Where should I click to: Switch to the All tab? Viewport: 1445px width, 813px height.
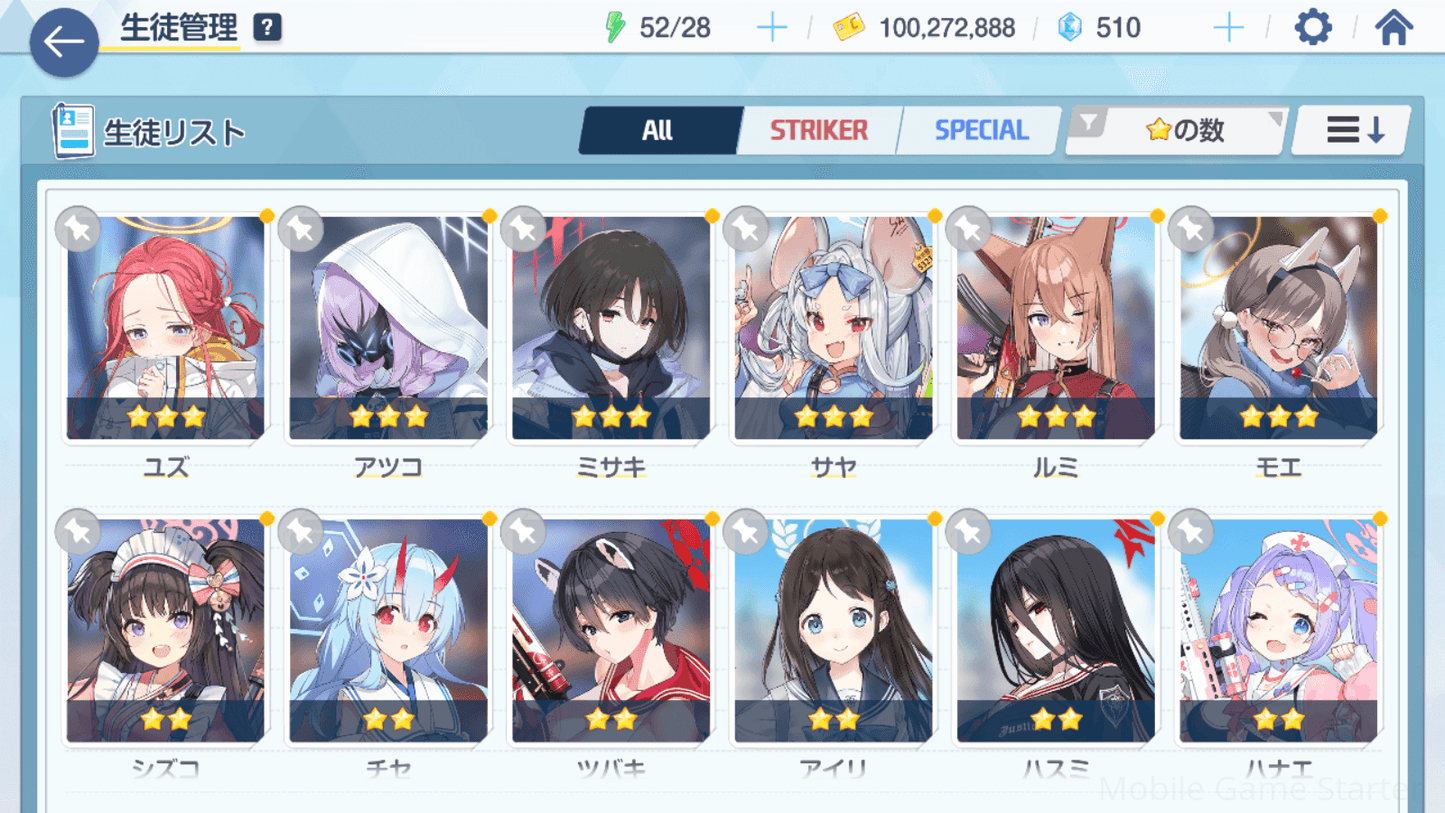pos(658,130)
